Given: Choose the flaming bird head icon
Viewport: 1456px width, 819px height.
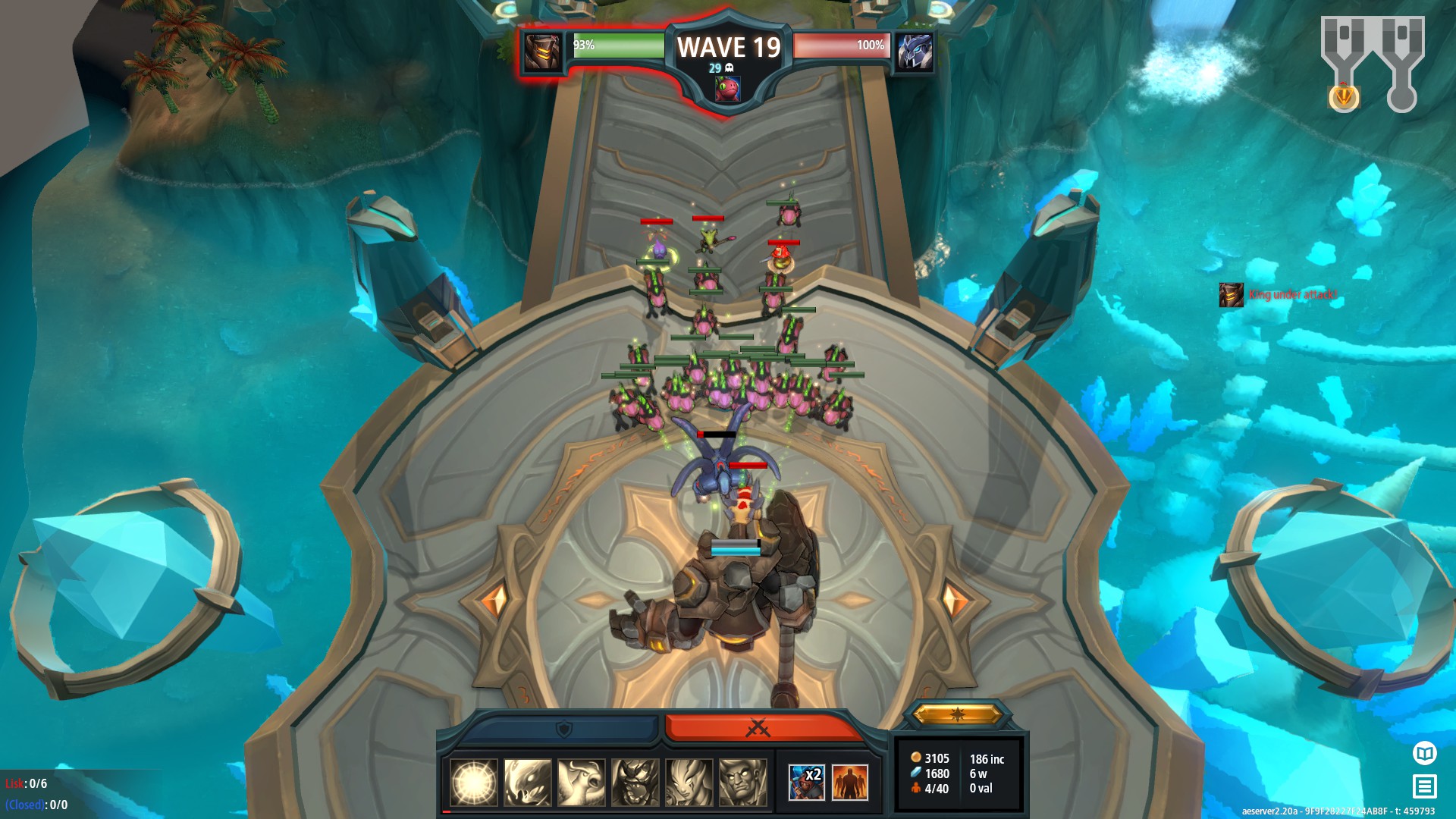Looking at the screenshot, I should (528, 782).
